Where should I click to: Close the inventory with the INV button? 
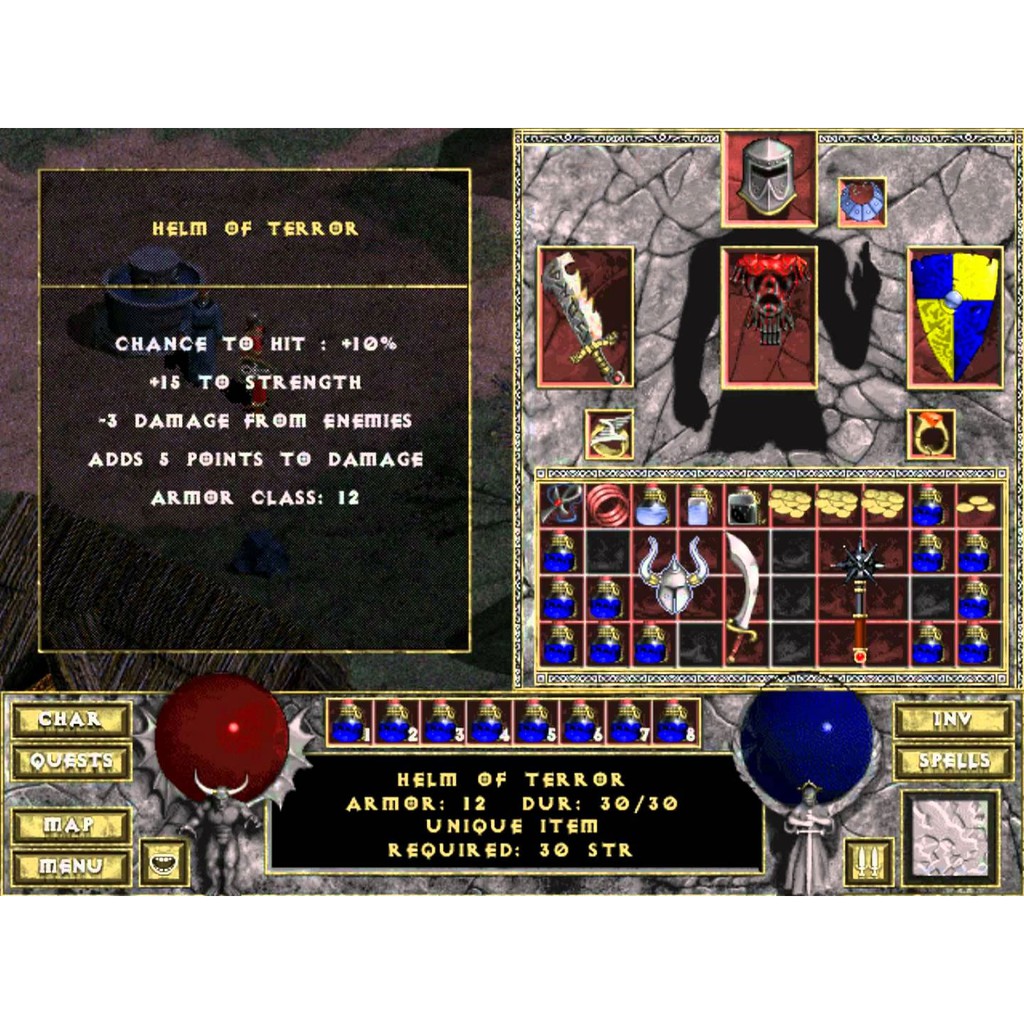953,719
